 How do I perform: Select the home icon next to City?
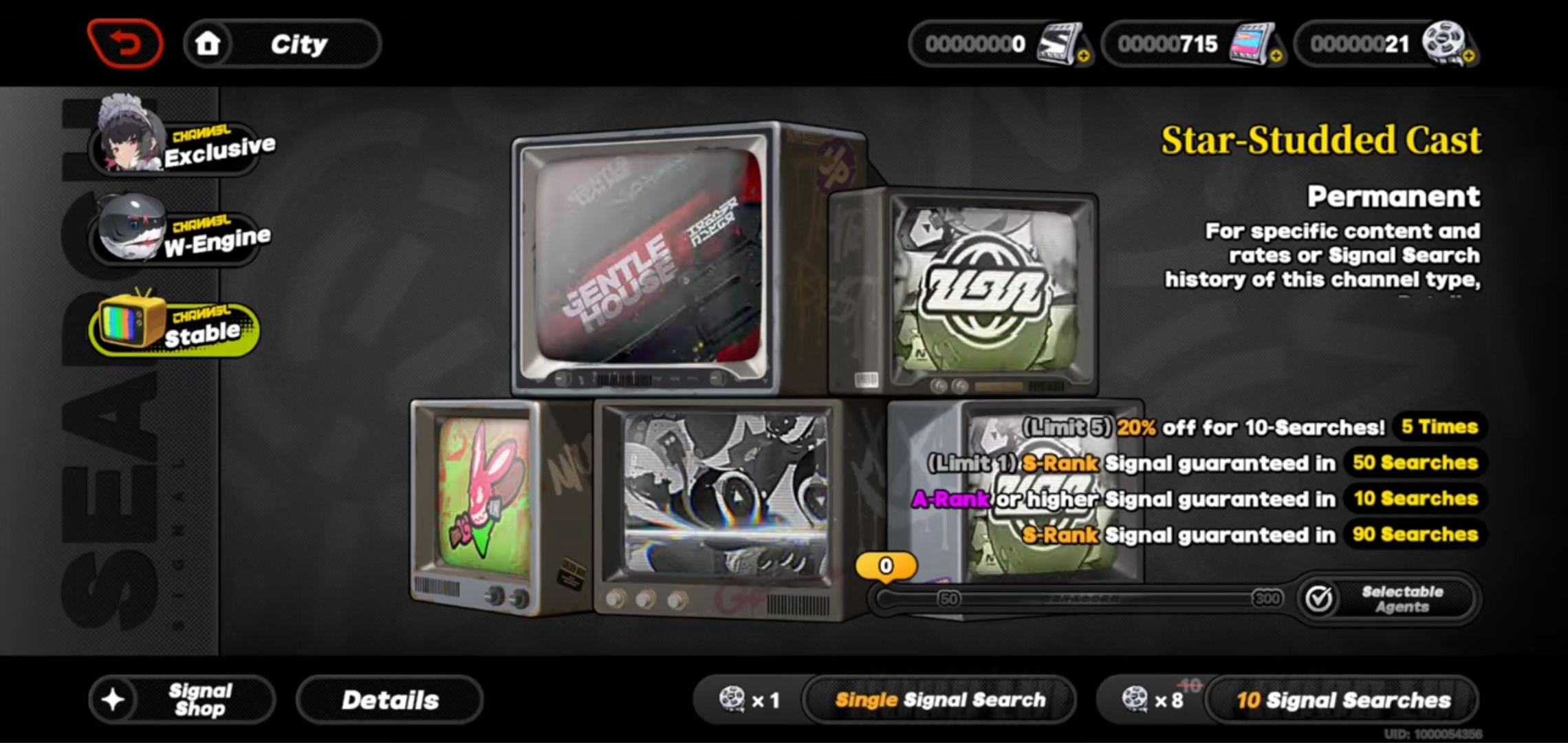click(x=208, y=43)
